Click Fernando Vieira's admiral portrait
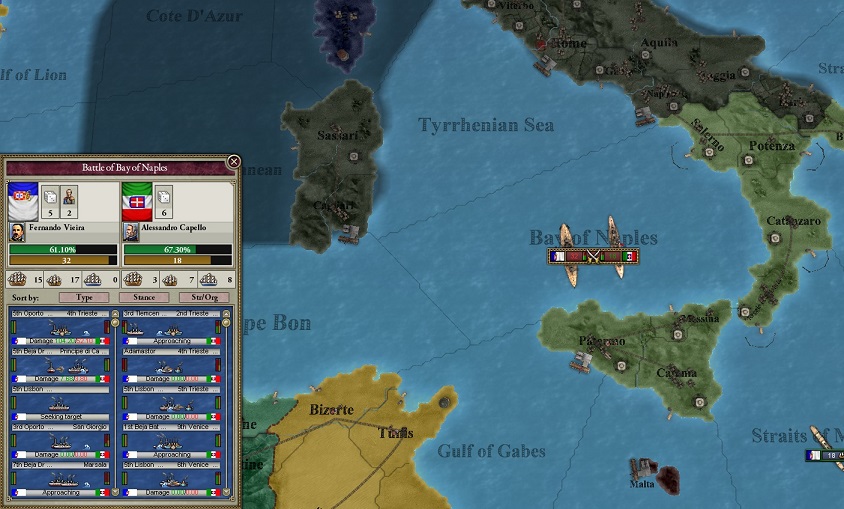 click(x=17, y=231)
